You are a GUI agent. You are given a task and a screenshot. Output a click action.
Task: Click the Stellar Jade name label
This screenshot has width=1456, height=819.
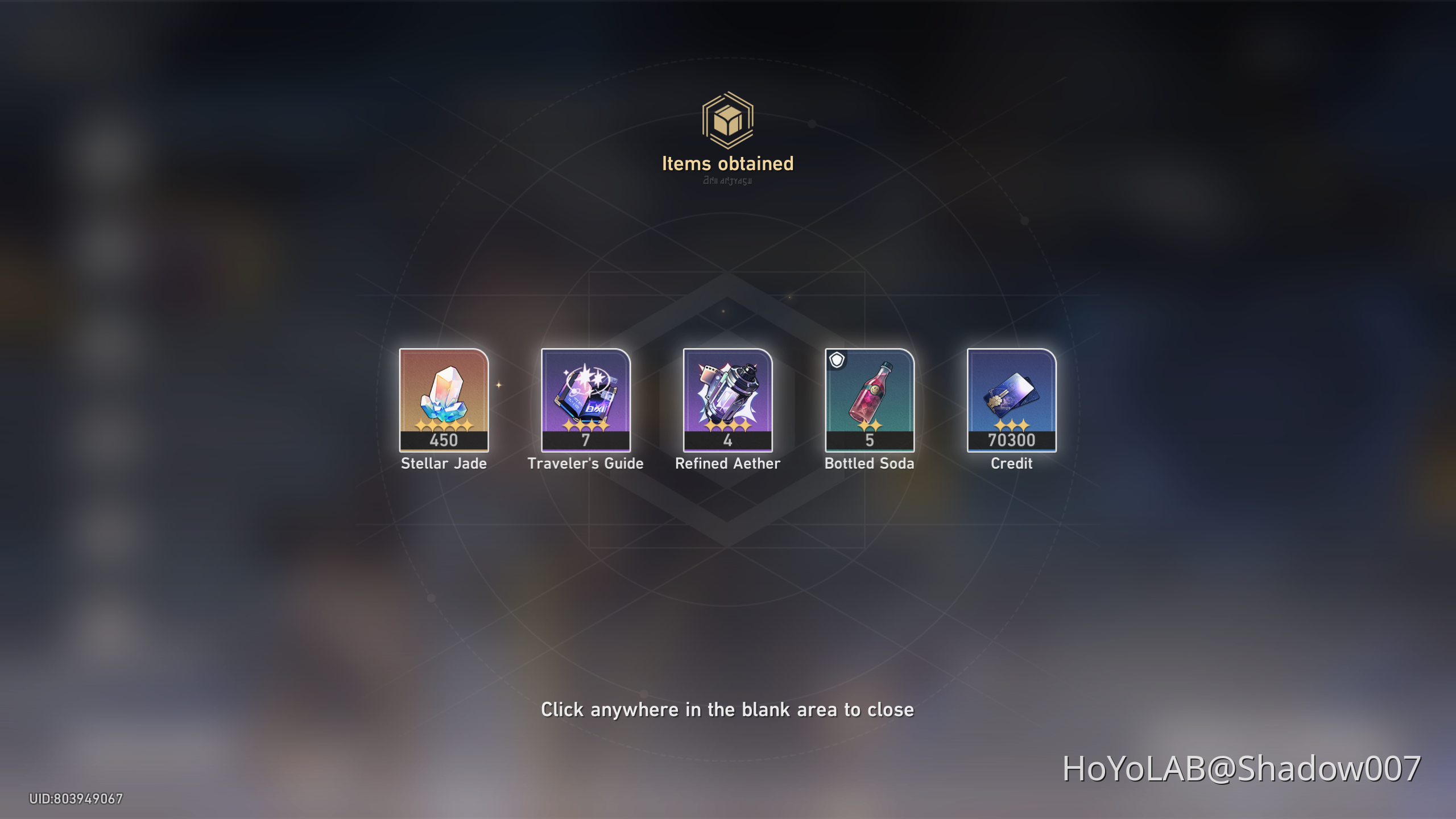point(444,463)
